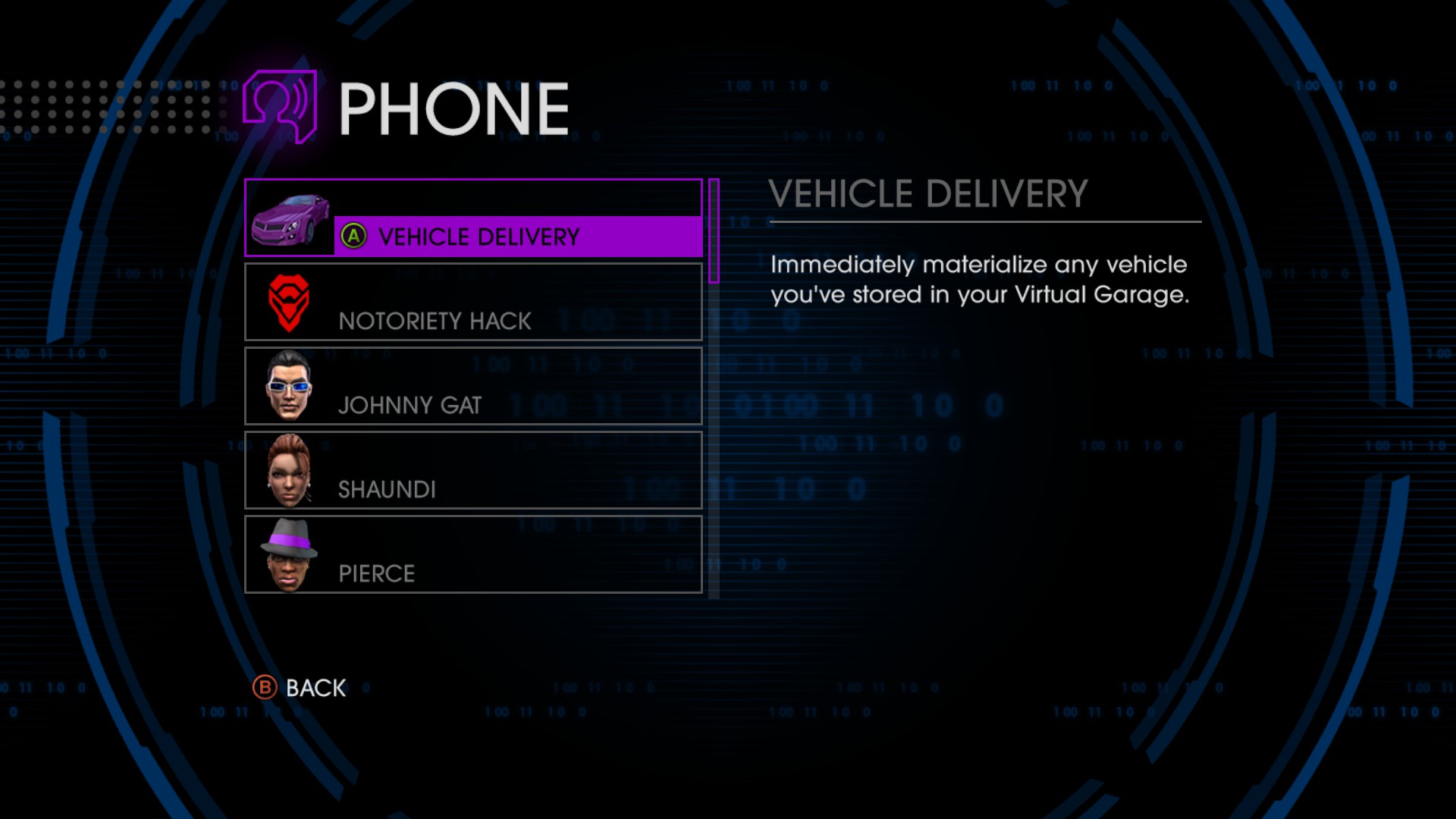Call Pierce from the phone menu
1456x819 pixels.
click(473, 555)
